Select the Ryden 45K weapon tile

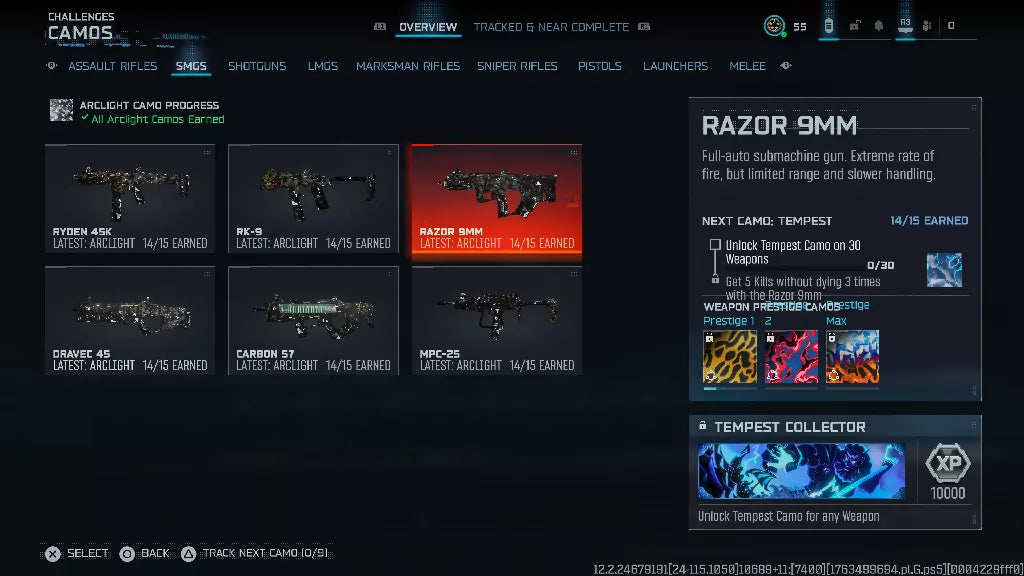point(130,198)
